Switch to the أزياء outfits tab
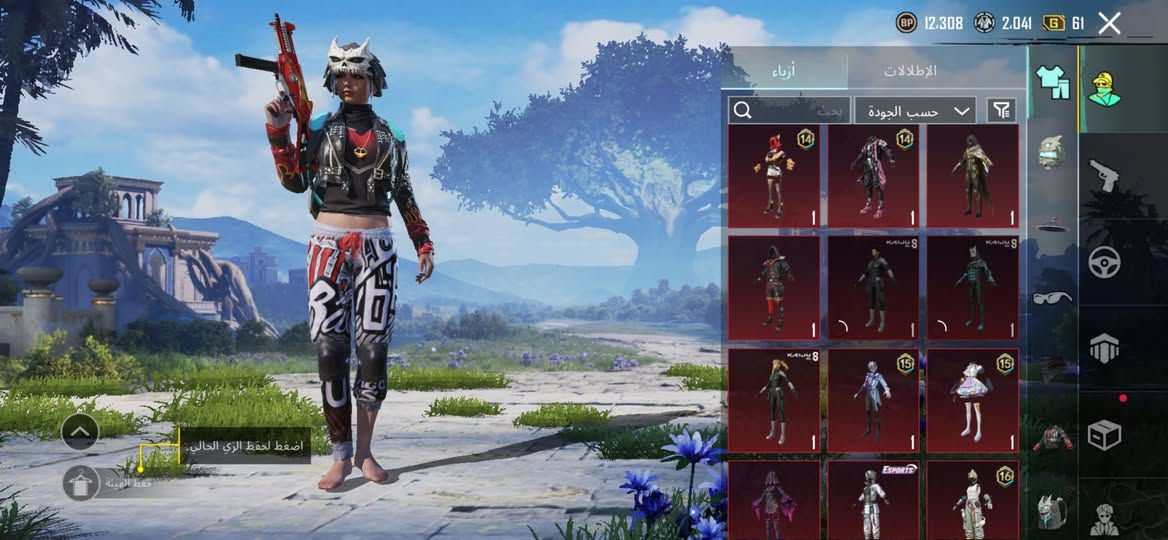 784,71
